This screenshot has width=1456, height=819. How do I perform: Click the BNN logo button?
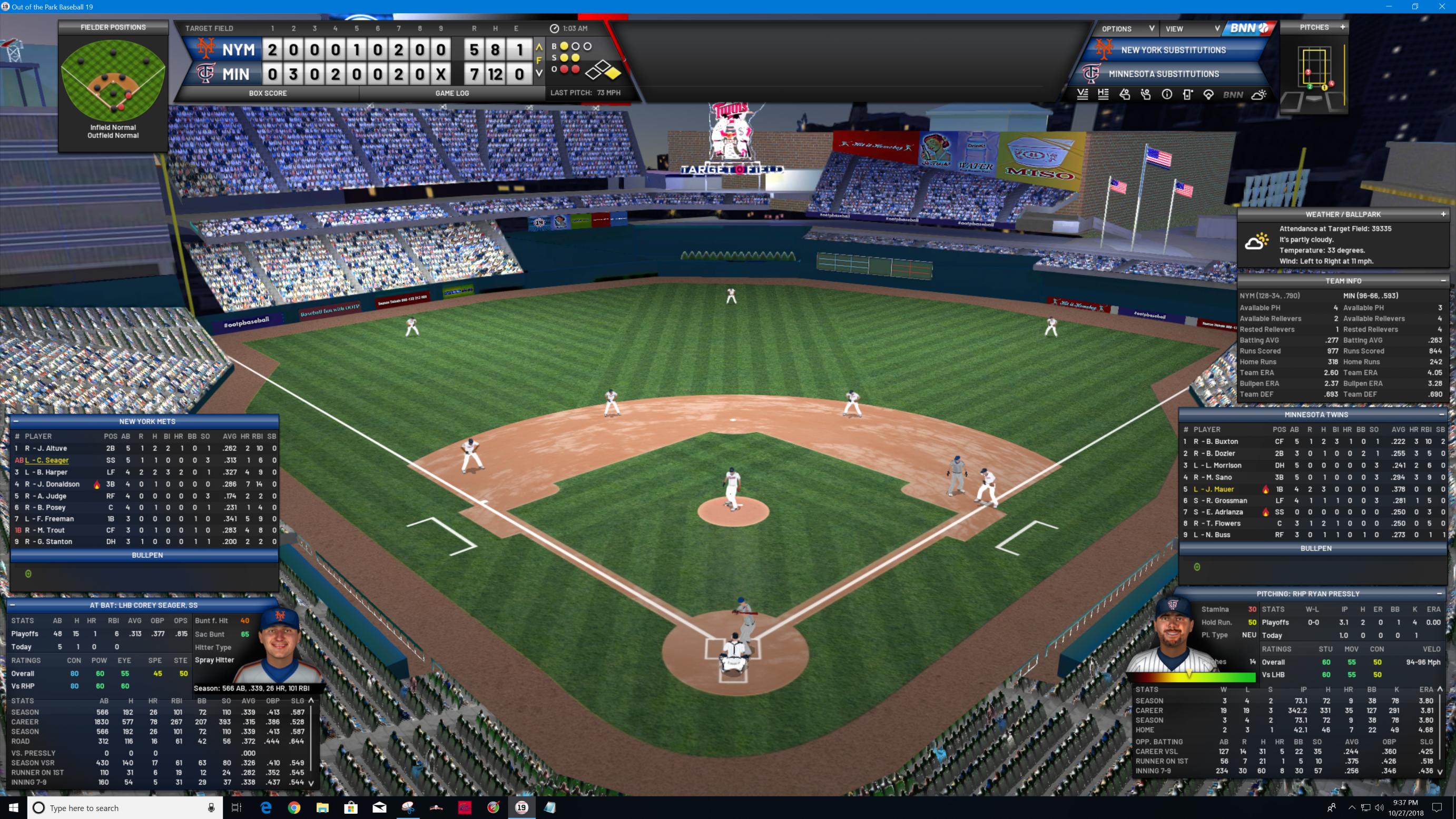1248,28
